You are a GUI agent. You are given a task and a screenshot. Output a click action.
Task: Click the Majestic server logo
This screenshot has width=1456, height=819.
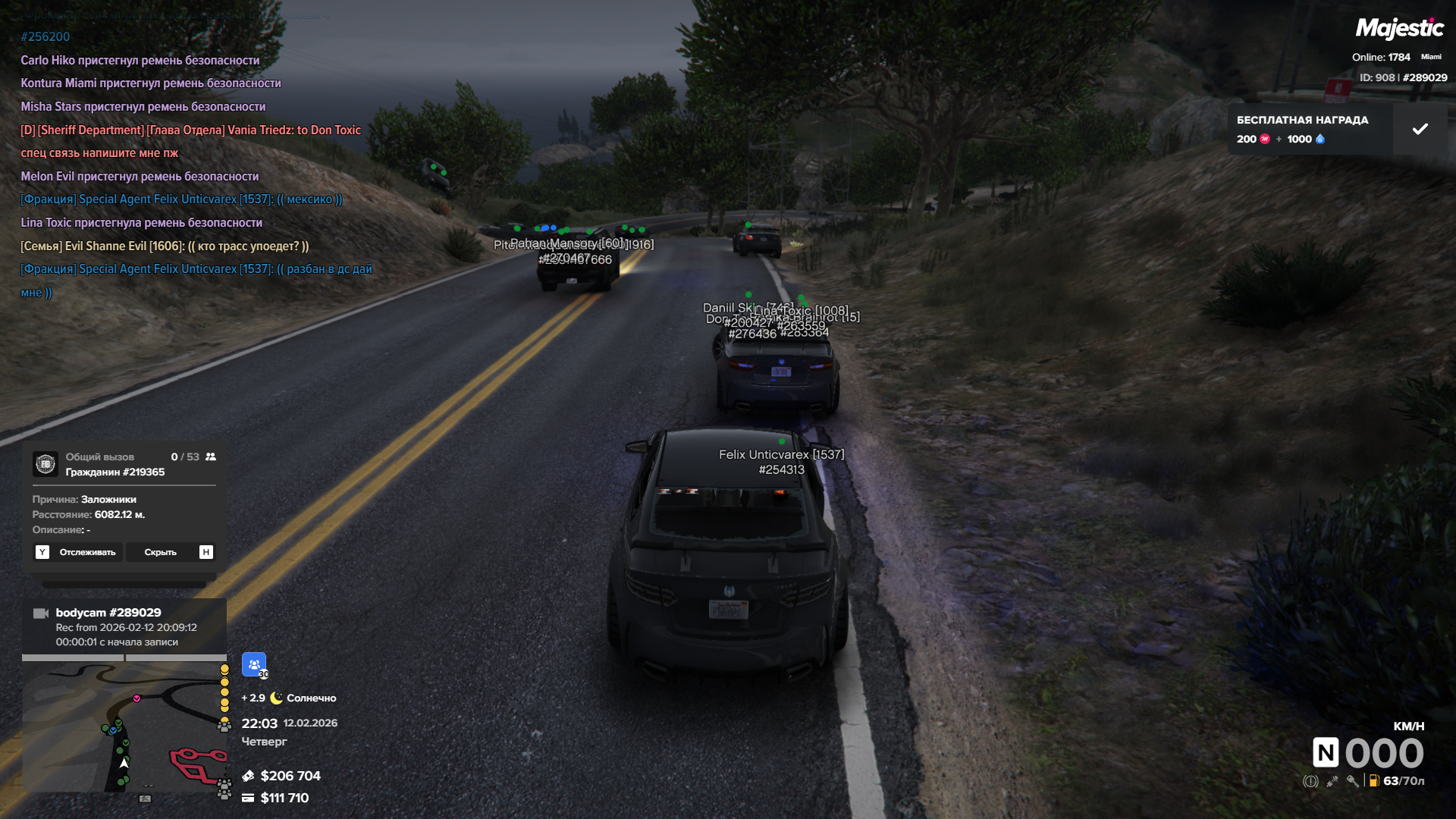pos(1399,29)
